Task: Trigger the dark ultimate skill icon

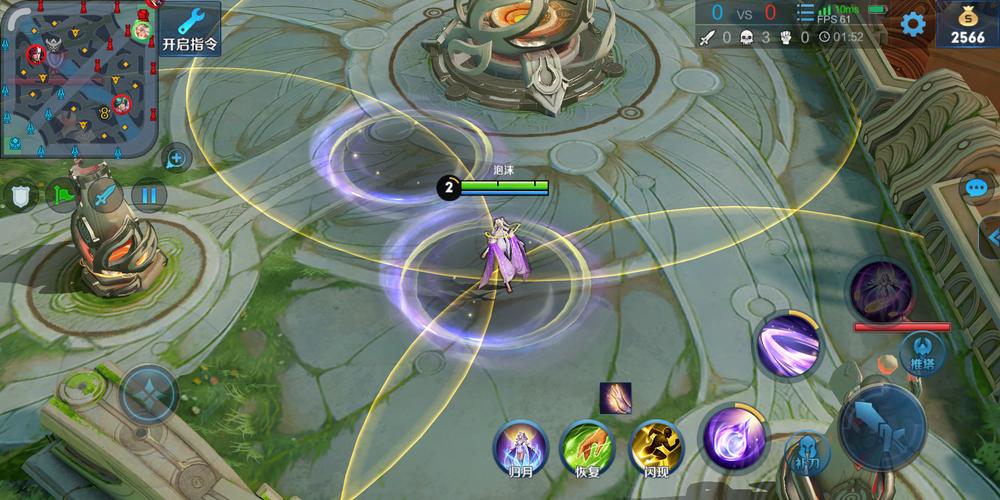Action: pos(881,289)
